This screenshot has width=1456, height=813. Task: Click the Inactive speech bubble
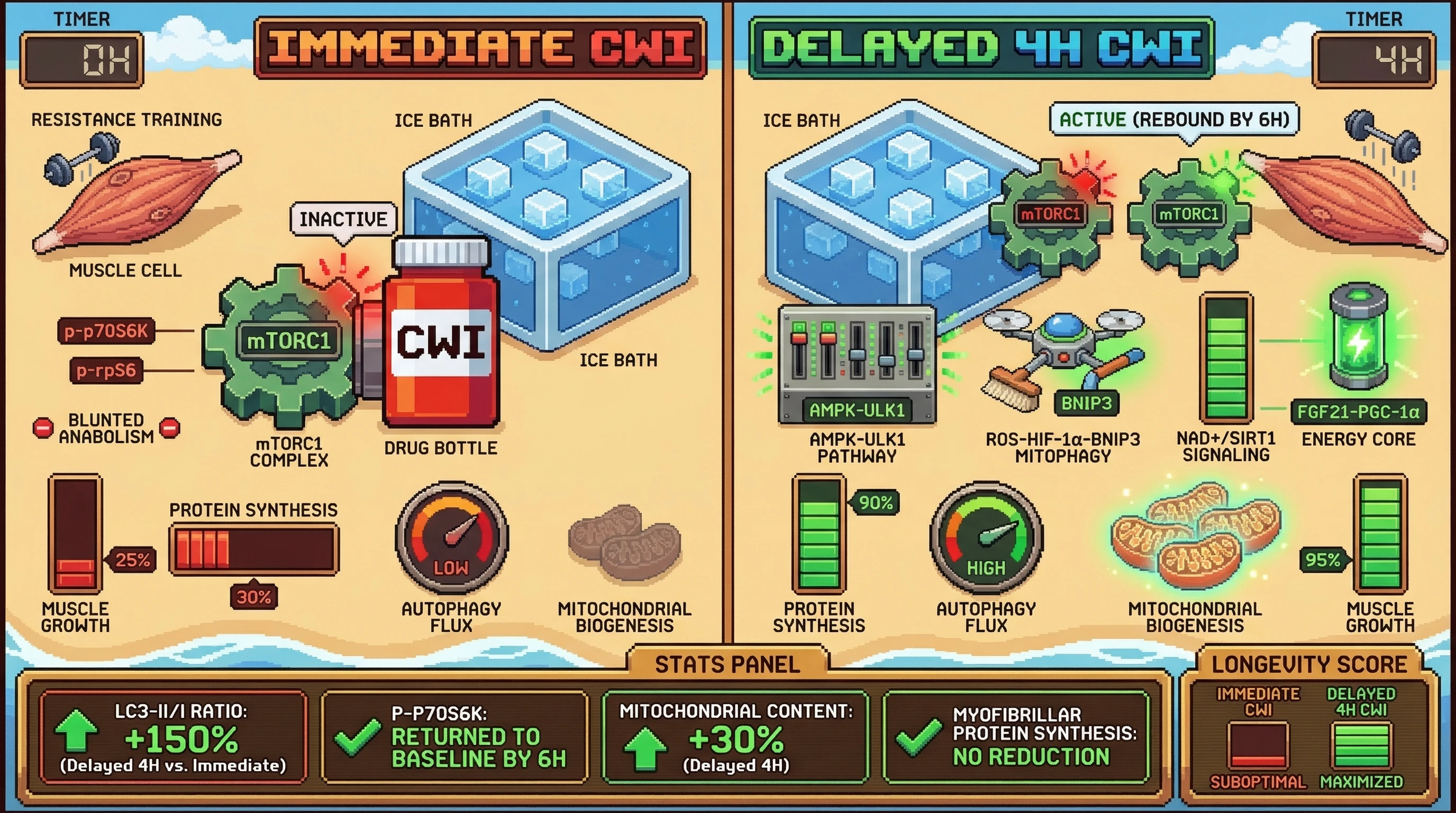[x=343, y=219]
